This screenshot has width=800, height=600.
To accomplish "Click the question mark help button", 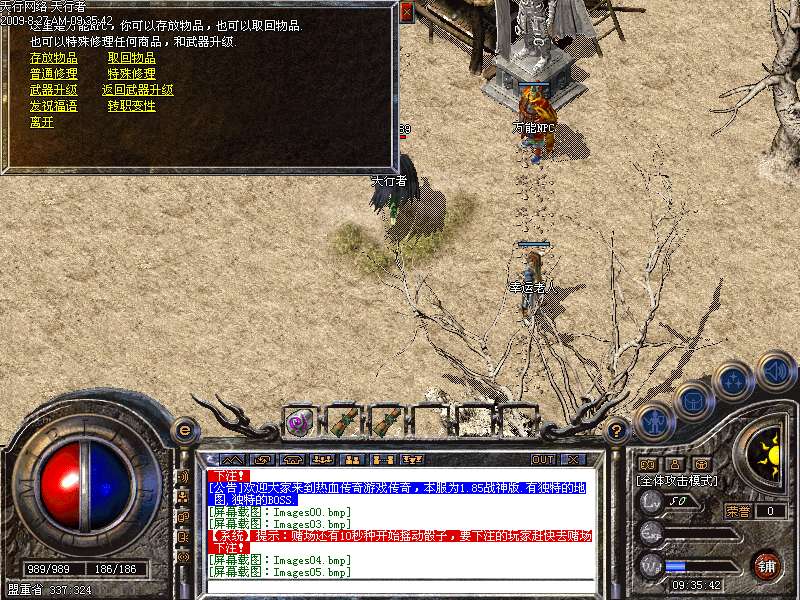I will pos(618,431).
